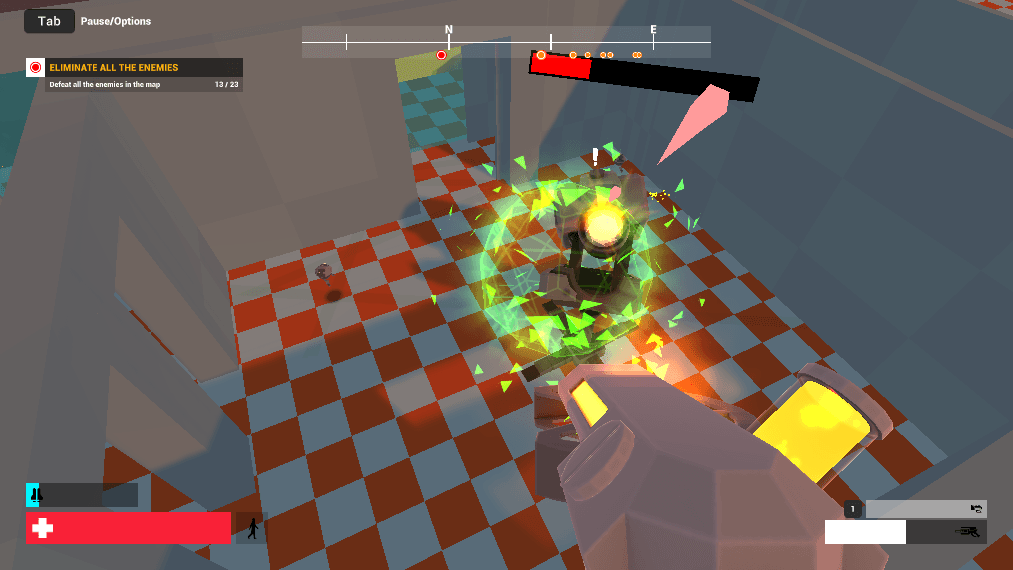The image size is (1013, 570).
Task: Click the jetpack icon
Action: coord(33,494)
